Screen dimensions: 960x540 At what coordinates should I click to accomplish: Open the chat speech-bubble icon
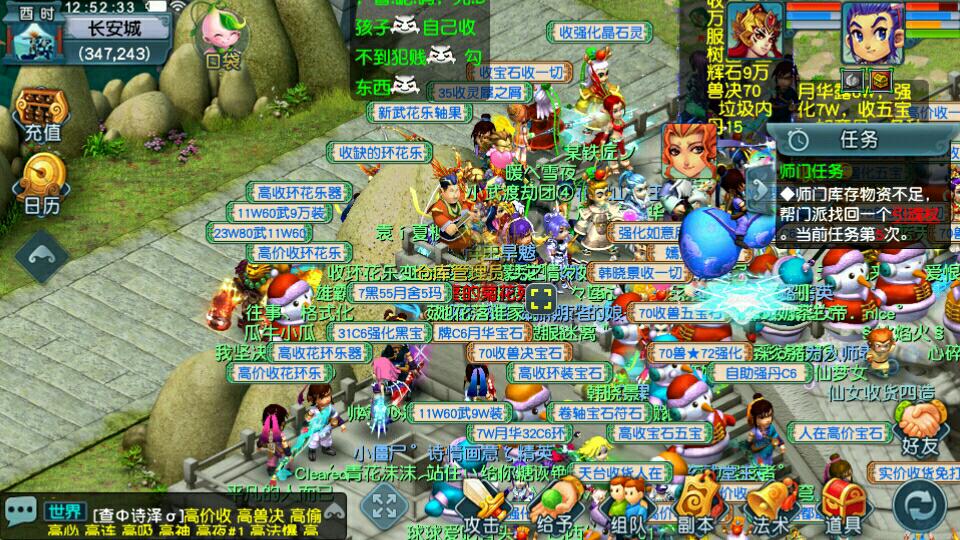point(21,512)
